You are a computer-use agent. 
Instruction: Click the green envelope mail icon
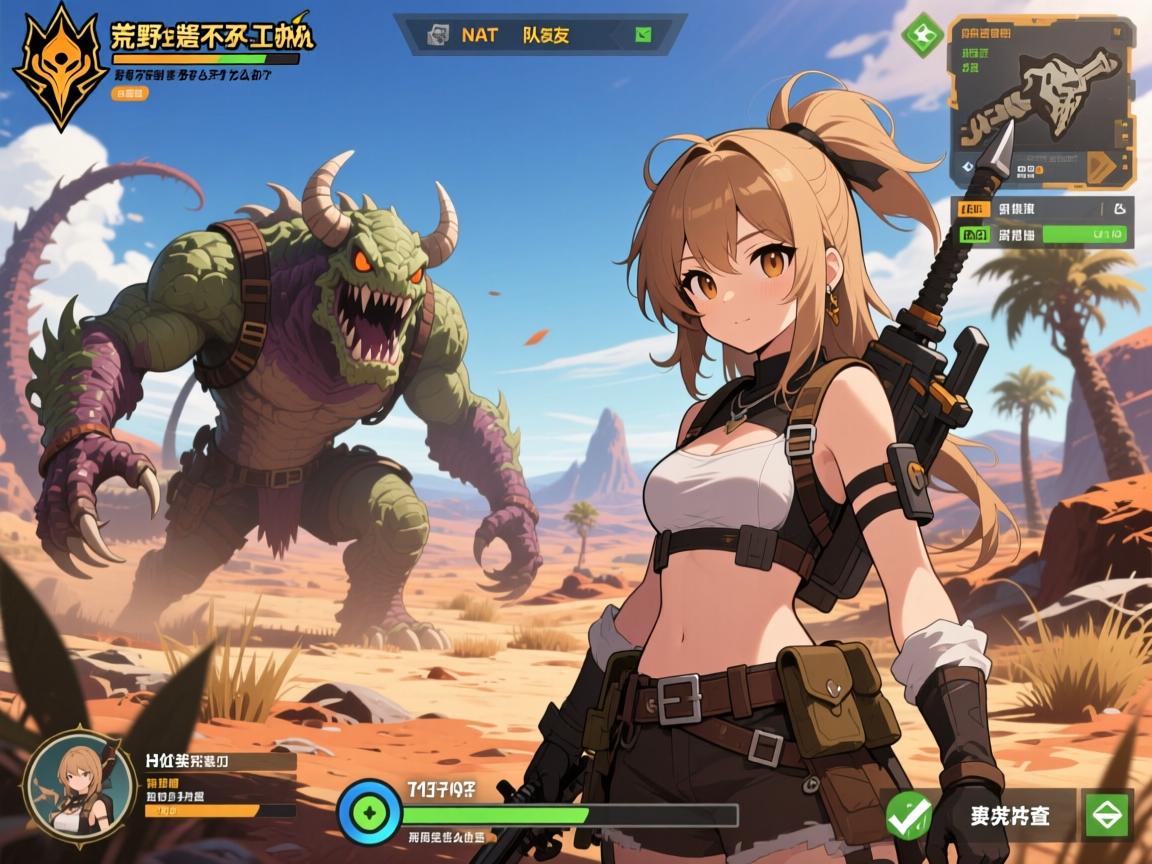tap(643, 35)
